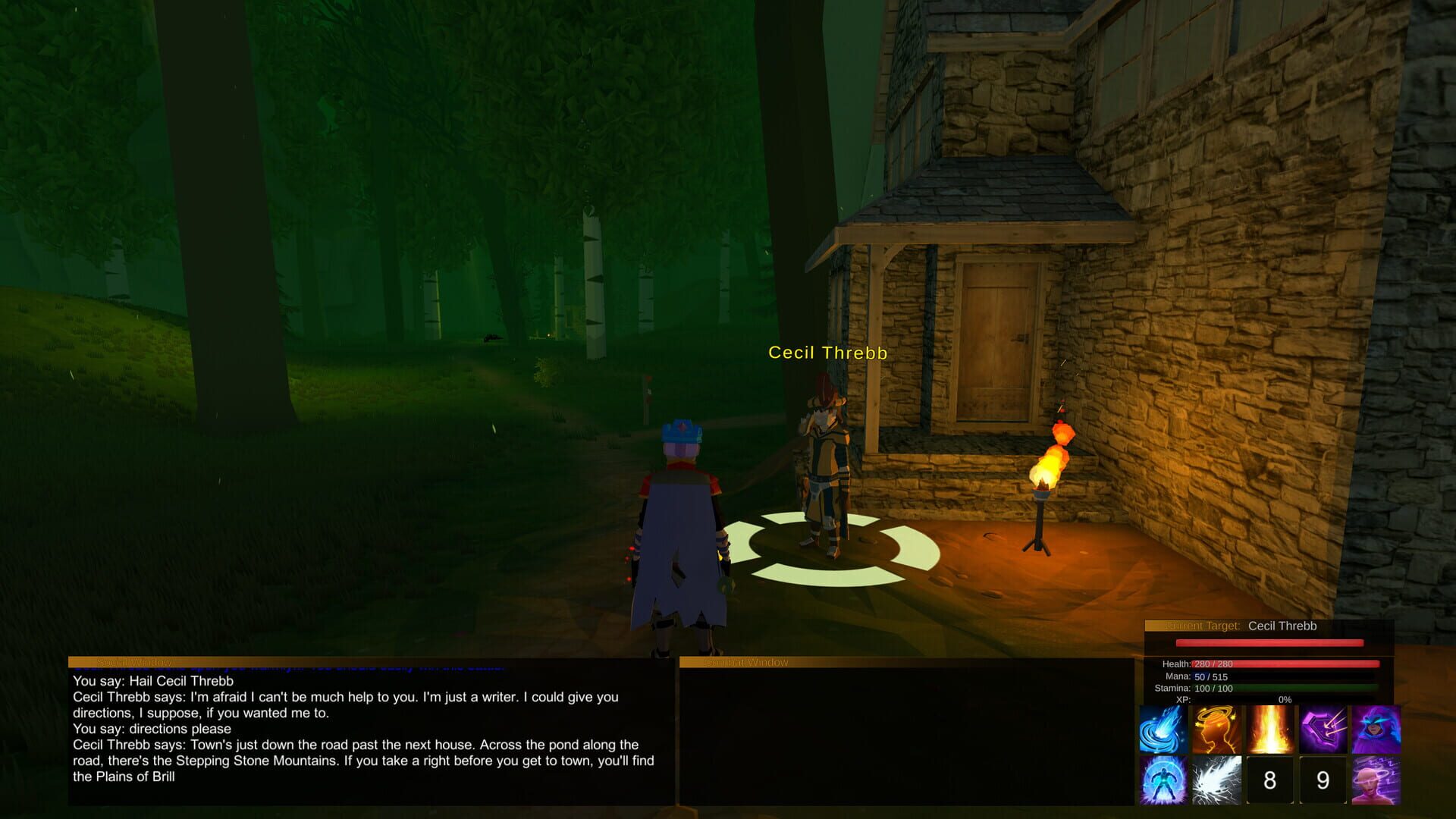Switch to the Combat Window tab
The width and height of the screenshot is (1456, 819).
[x=745, y=661]
